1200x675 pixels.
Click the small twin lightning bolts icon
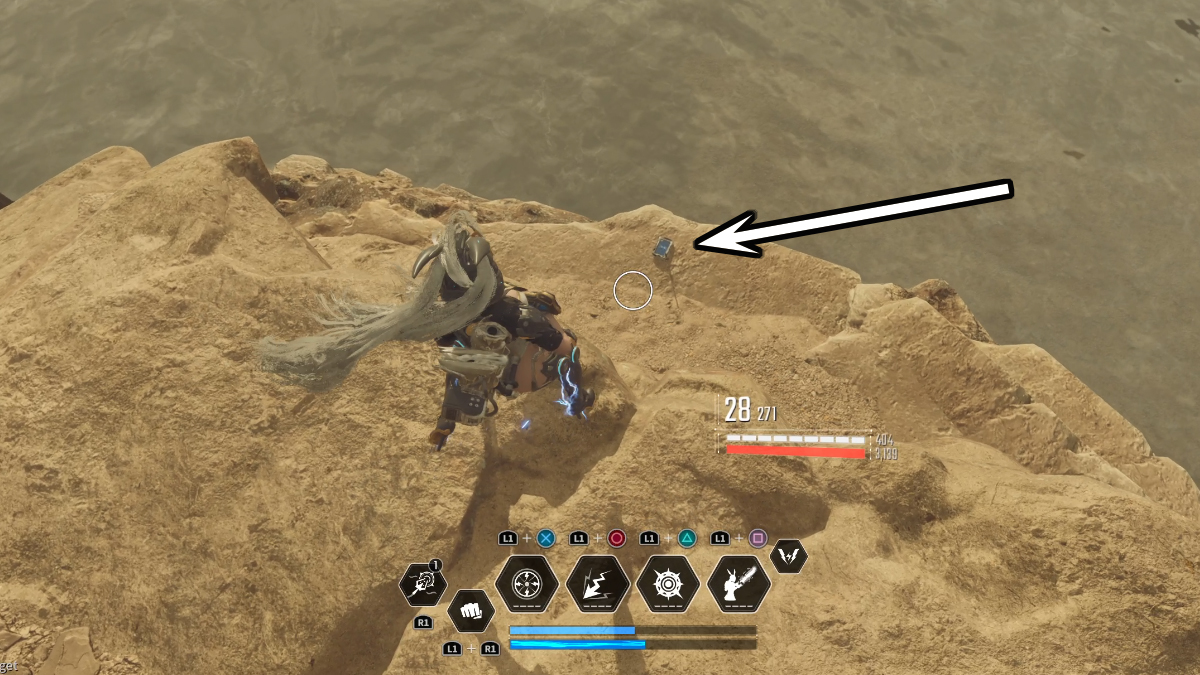[789, 556]
